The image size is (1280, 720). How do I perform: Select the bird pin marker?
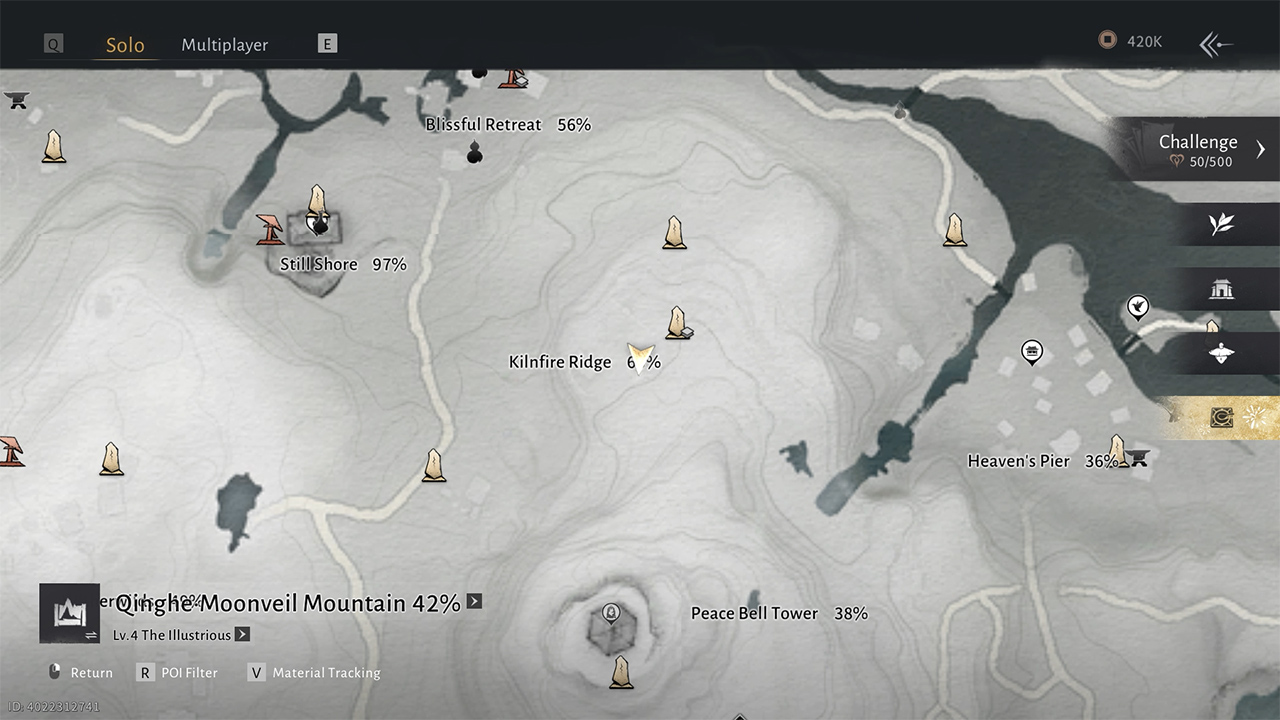(x=1137, y=306)
